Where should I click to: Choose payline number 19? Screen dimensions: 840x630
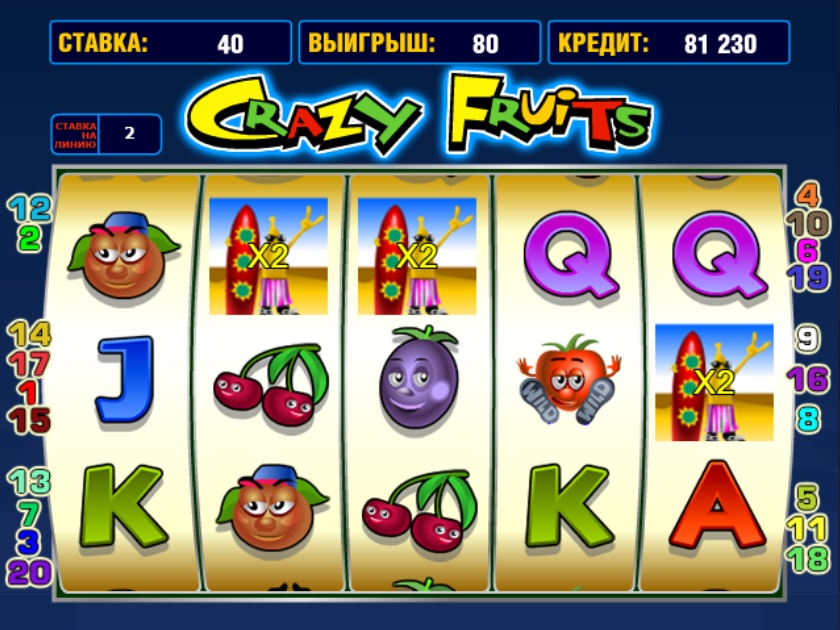[807, 277]
